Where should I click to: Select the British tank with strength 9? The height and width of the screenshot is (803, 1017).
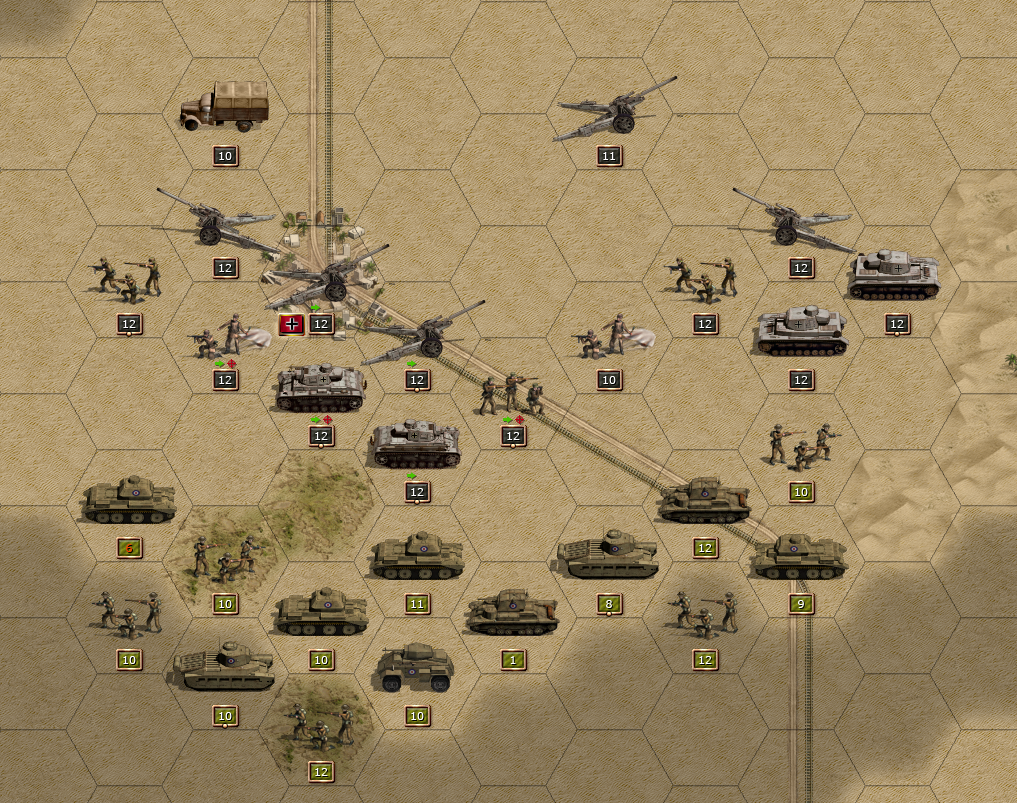coord(800,557)
